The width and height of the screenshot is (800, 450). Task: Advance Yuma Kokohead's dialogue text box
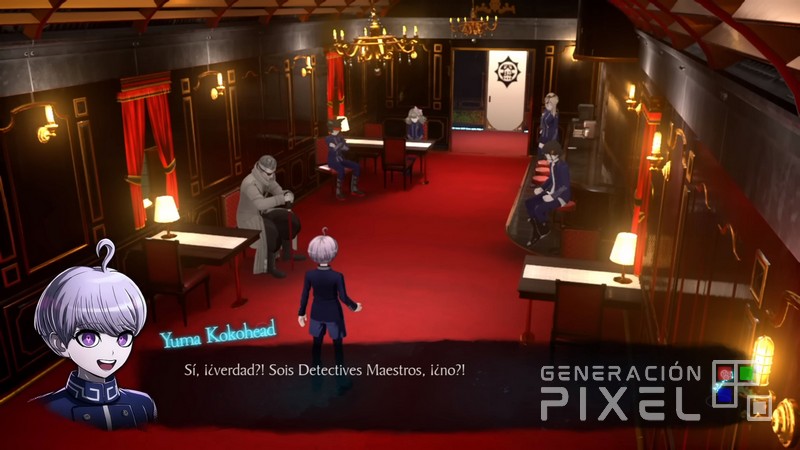tap(330, 372)
